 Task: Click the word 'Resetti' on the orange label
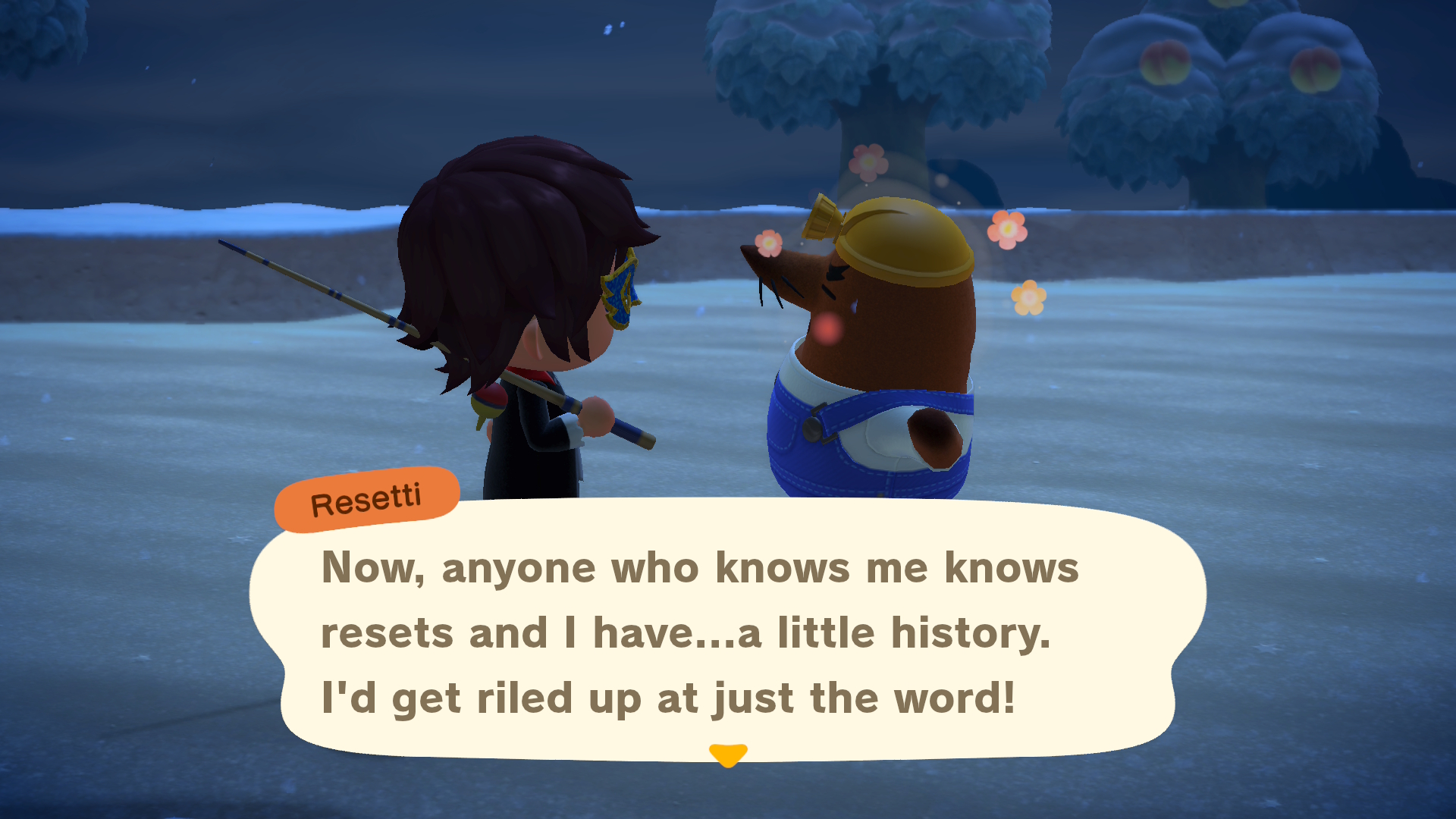(x=367, y=497)
